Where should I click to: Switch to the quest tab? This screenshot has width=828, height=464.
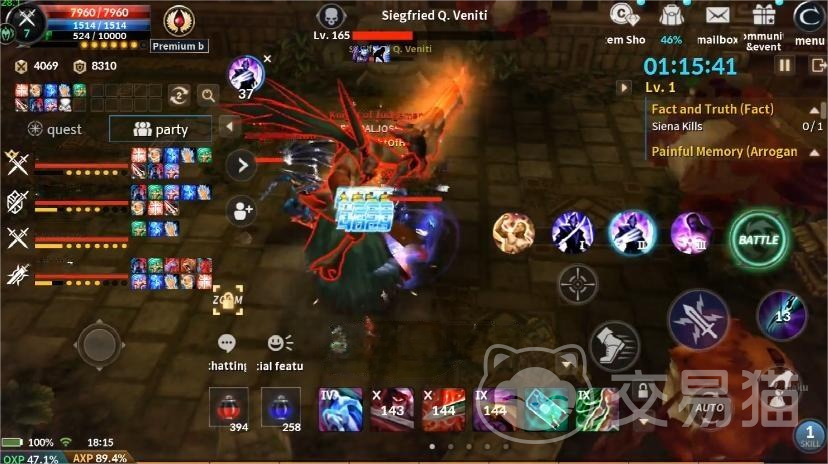coord(55,129)
